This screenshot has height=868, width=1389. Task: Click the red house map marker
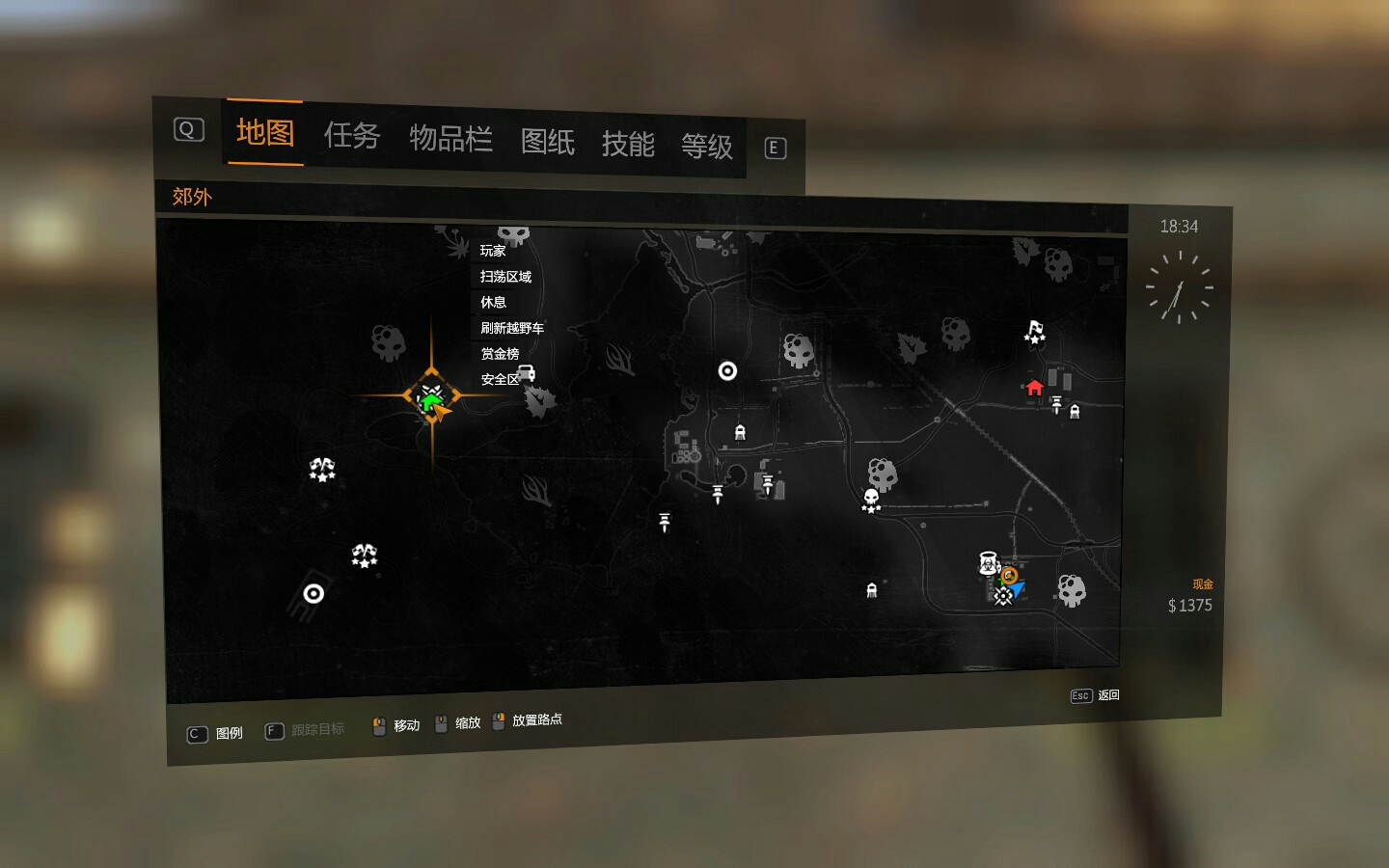[1034, 388]
